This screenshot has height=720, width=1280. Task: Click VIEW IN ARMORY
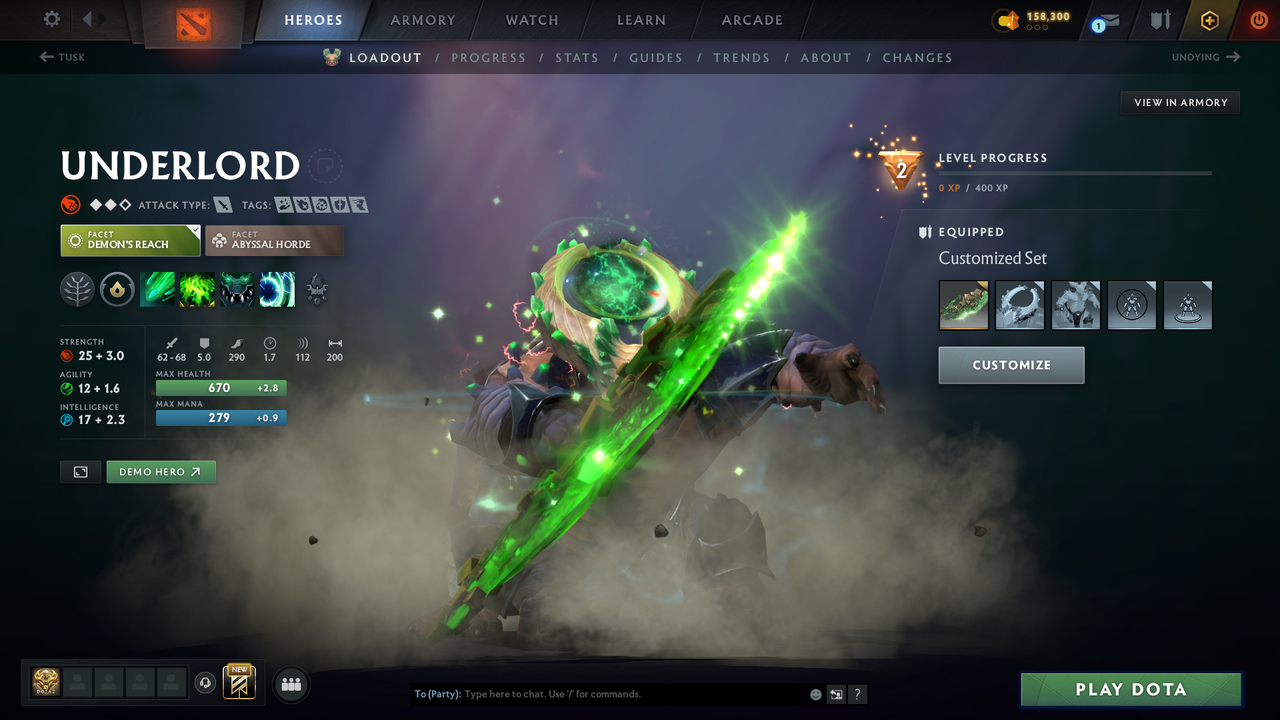[1179, 102]
